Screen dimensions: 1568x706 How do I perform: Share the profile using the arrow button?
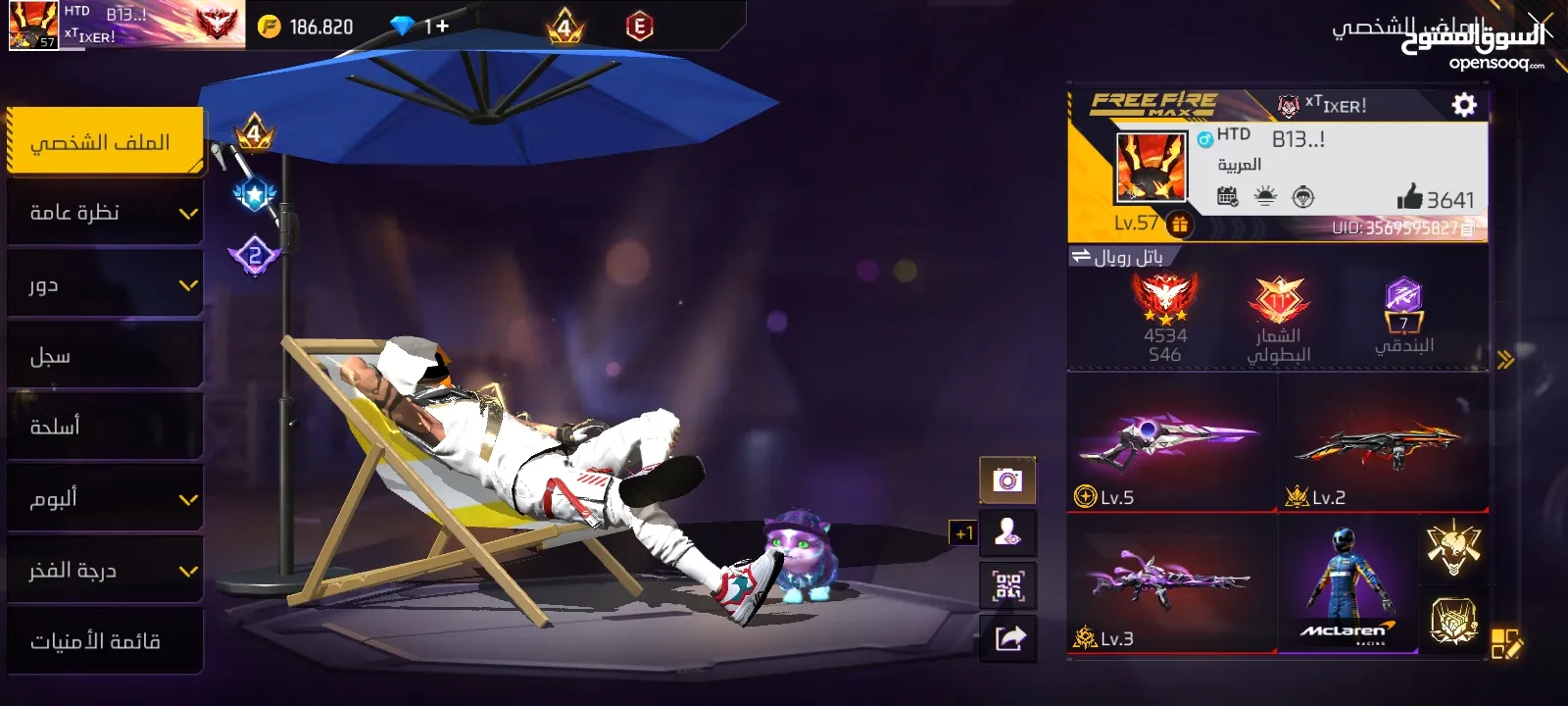pyautogui.click(x=1009, y=639)
